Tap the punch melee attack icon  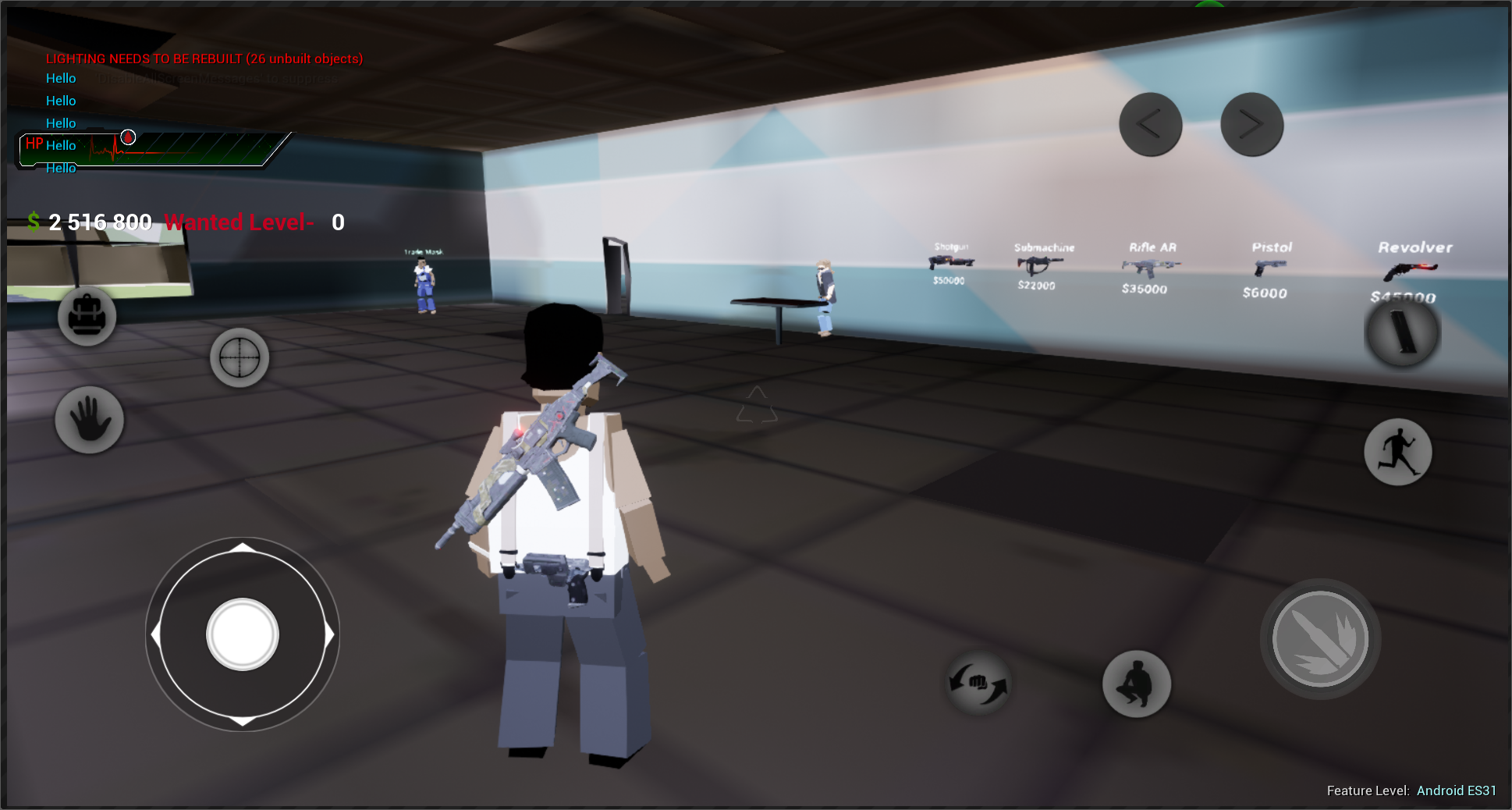tap(978, 682)
